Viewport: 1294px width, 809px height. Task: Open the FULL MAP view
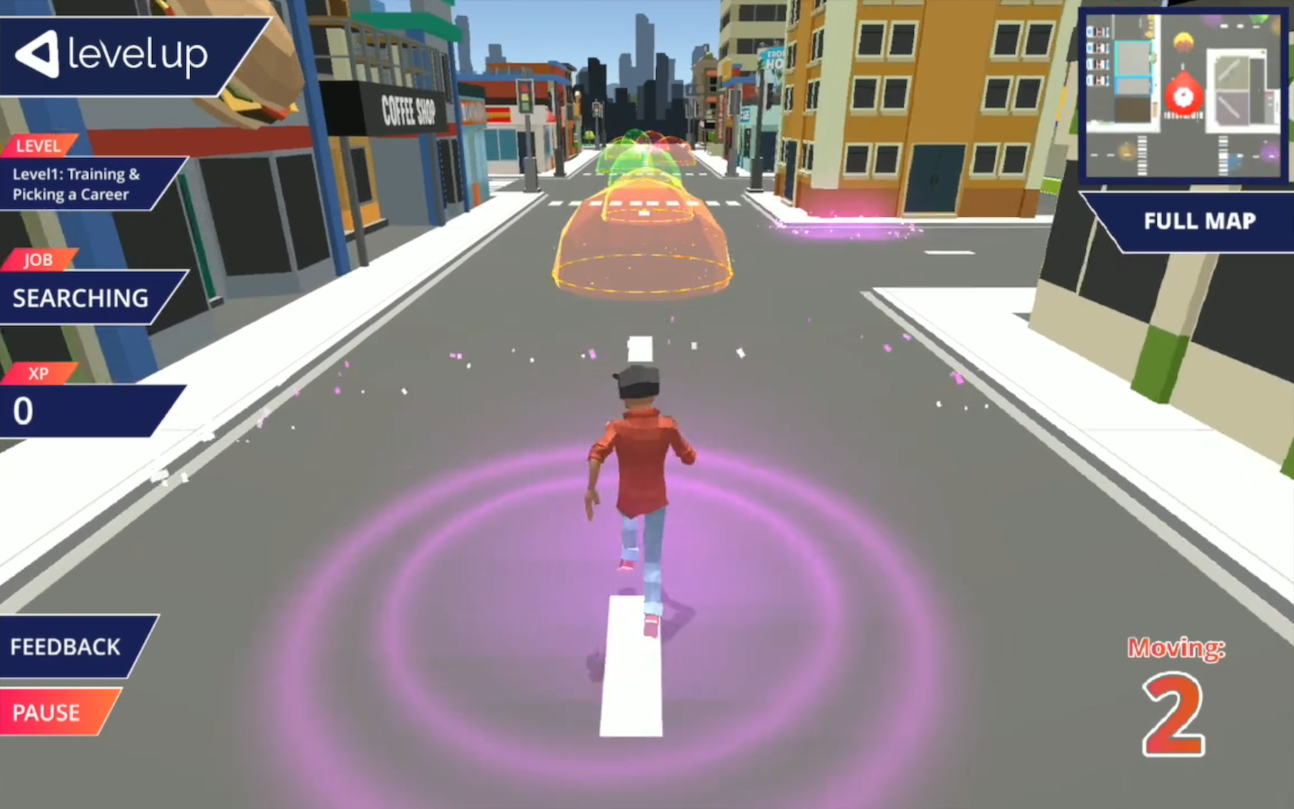click(1198, 222)
